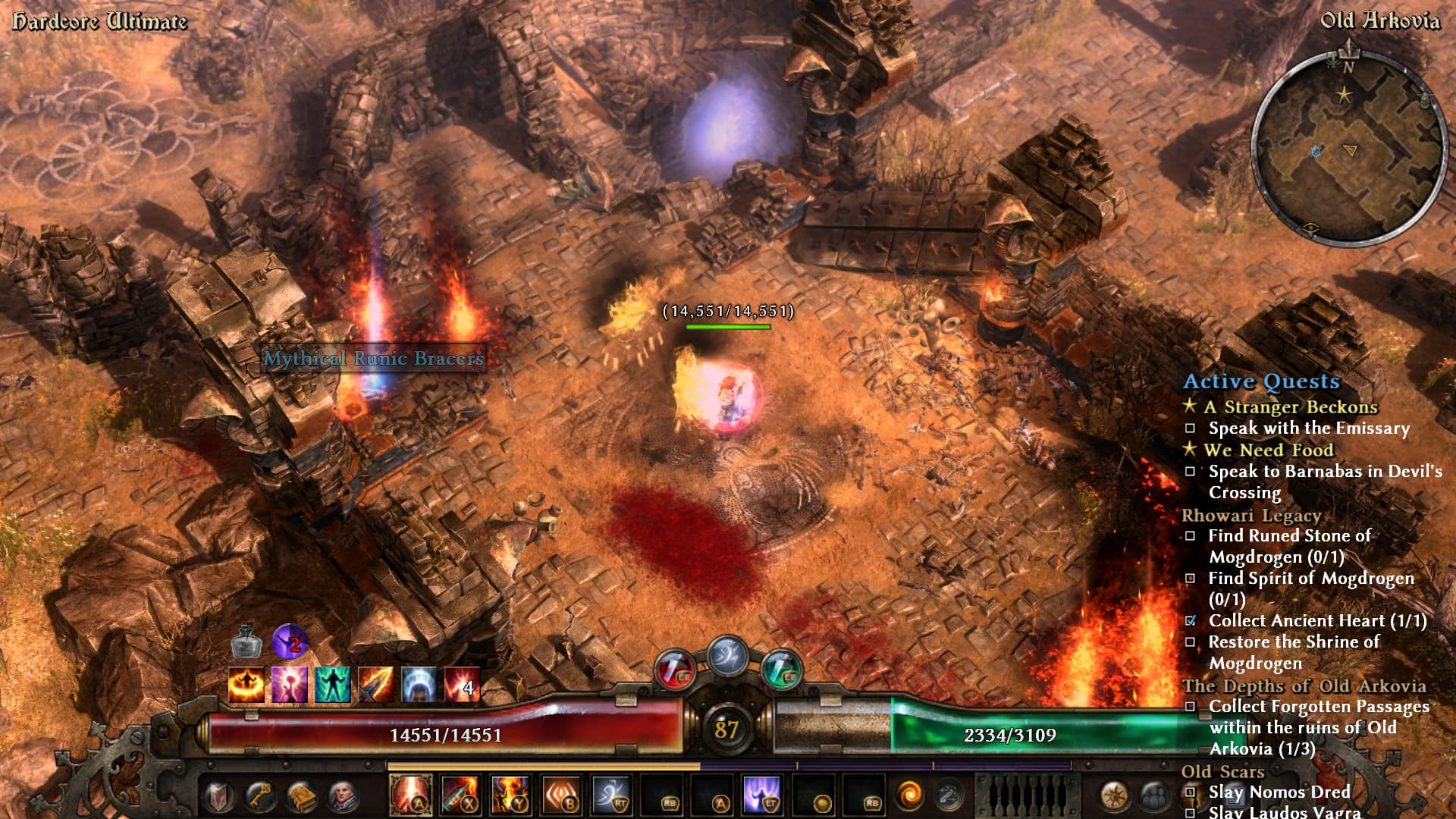Open the compass star world map icon
1456x819 pixels.
tap(1114, 795)
